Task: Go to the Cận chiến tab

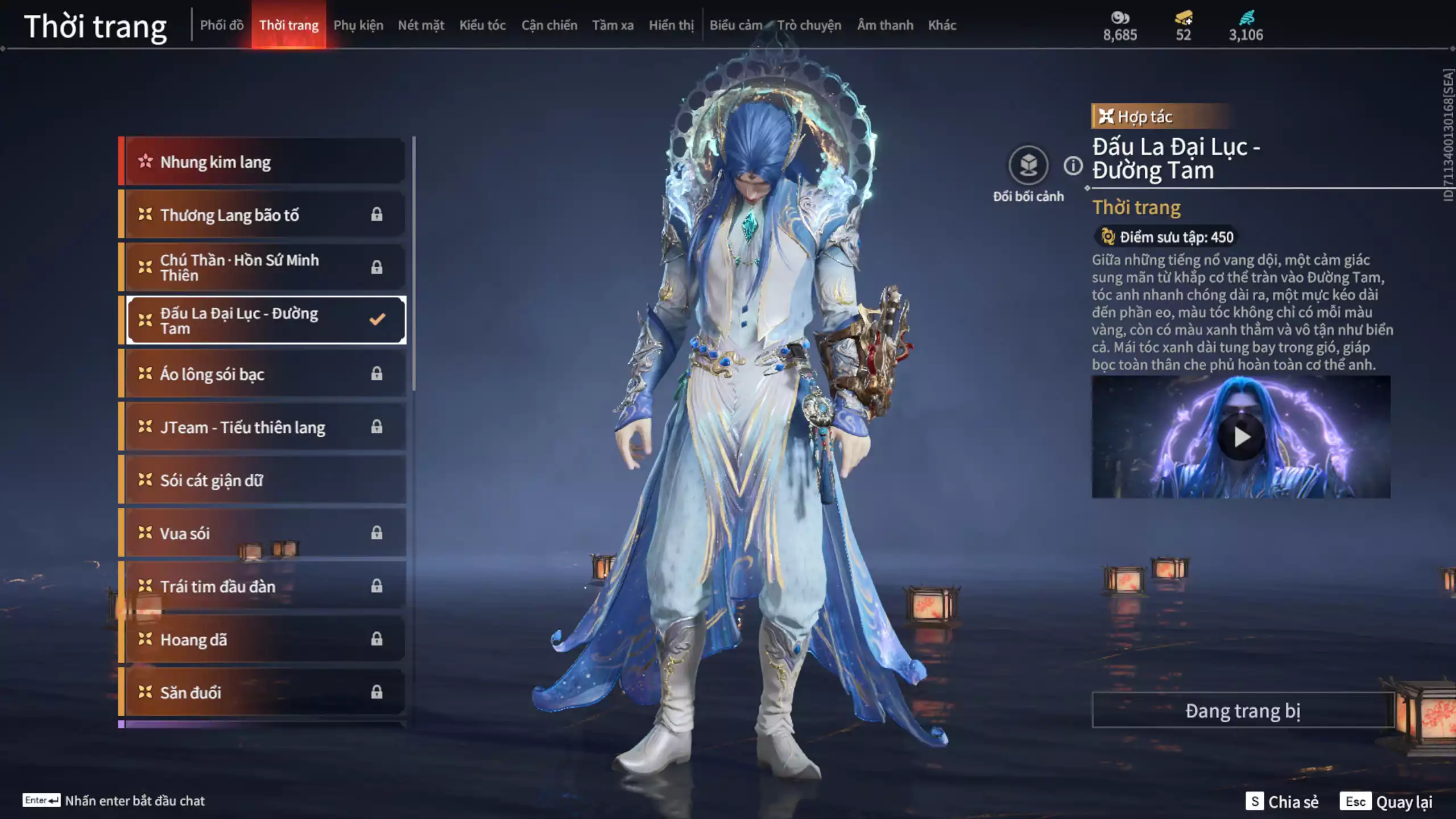Action: click(549, 25)
